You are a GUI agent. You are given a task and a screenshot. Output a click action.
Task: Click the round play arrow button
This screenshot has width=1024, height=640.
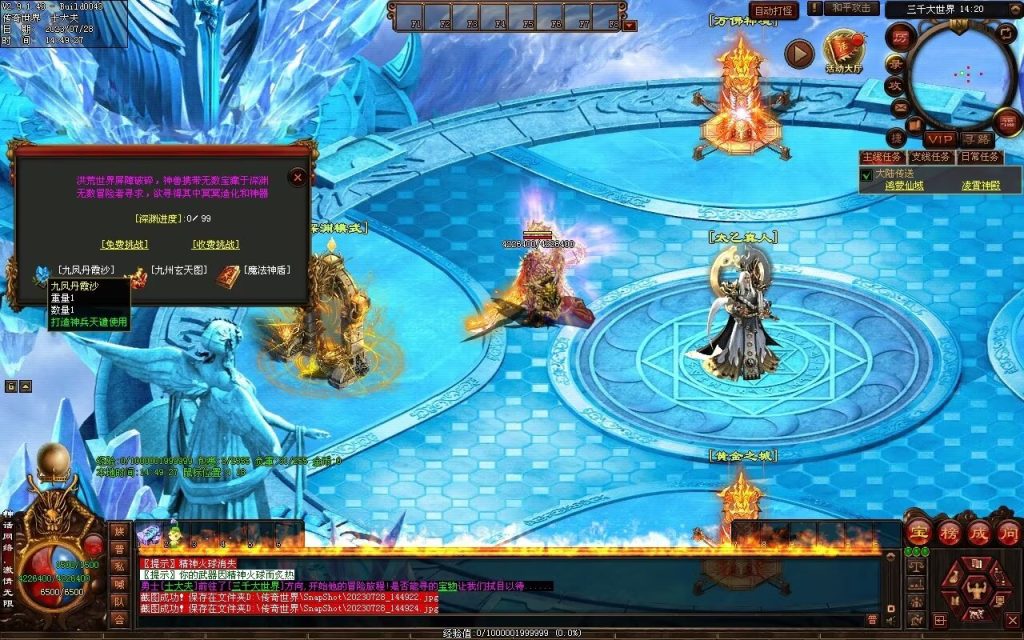point(798,53)
